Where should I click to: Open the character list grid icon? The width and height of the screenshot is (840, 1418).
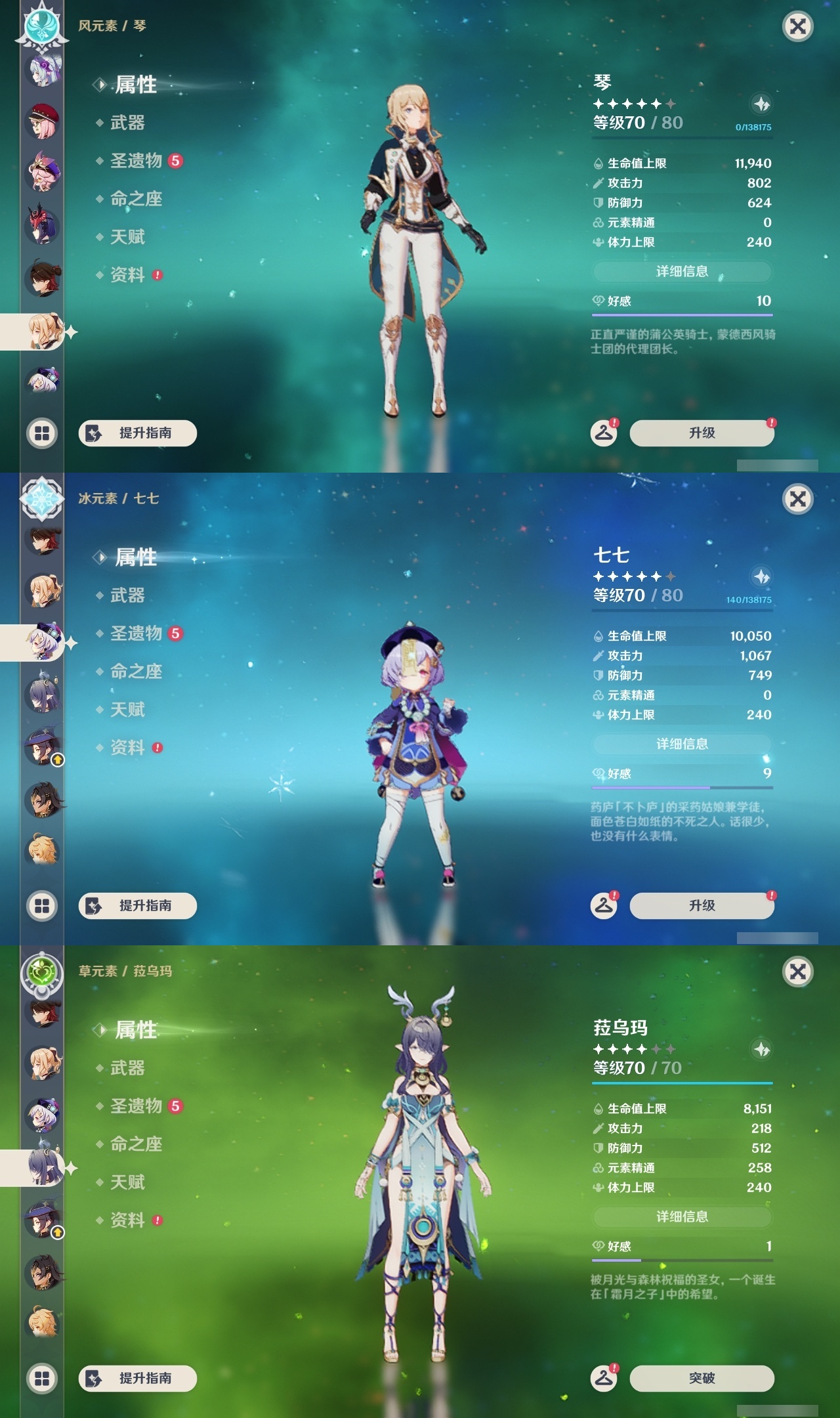[41, 432]
